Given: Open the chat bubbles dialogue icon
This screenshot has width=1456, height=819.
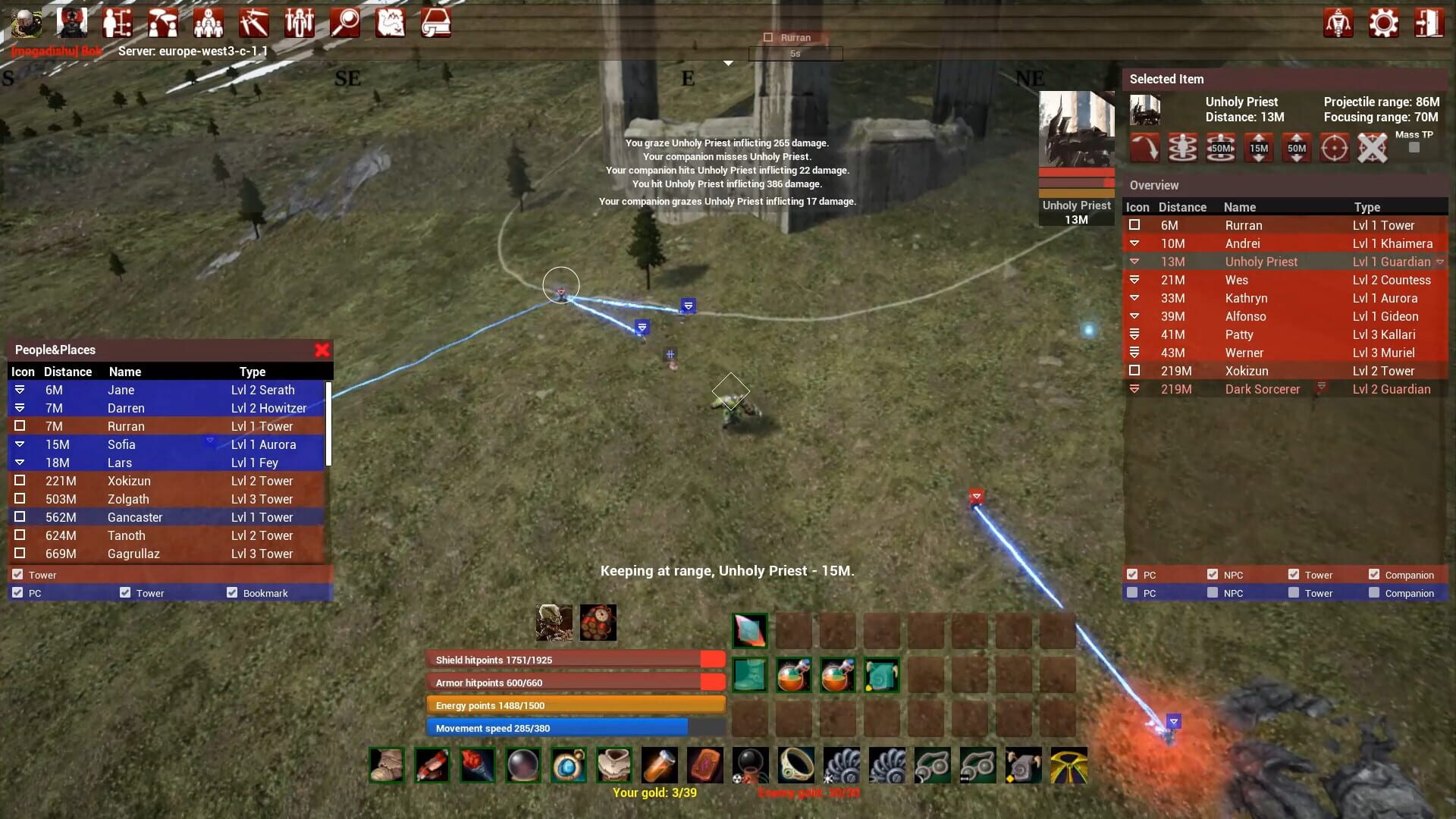Looking at the screenshot, I should point(163,23).
